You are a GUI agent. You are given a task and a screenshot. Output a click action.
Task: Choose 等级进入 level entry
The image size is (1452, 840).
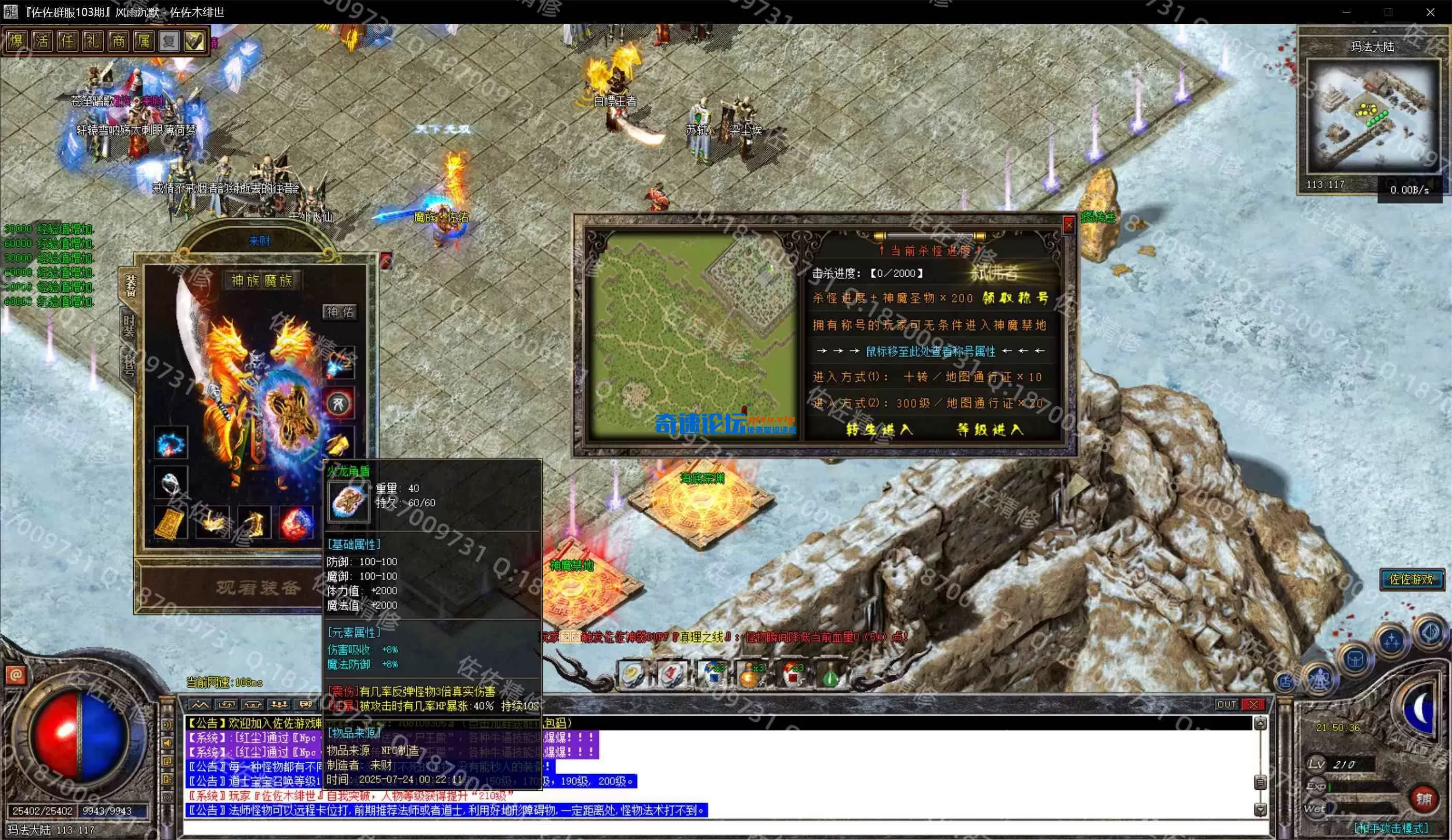pyautogui.click(x=990, y=430)
